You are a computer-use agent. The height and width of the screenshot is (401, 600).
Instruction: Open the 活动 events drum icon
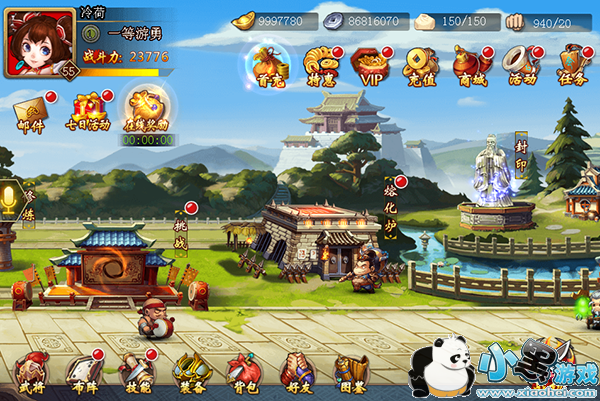[x=521, y=62]
